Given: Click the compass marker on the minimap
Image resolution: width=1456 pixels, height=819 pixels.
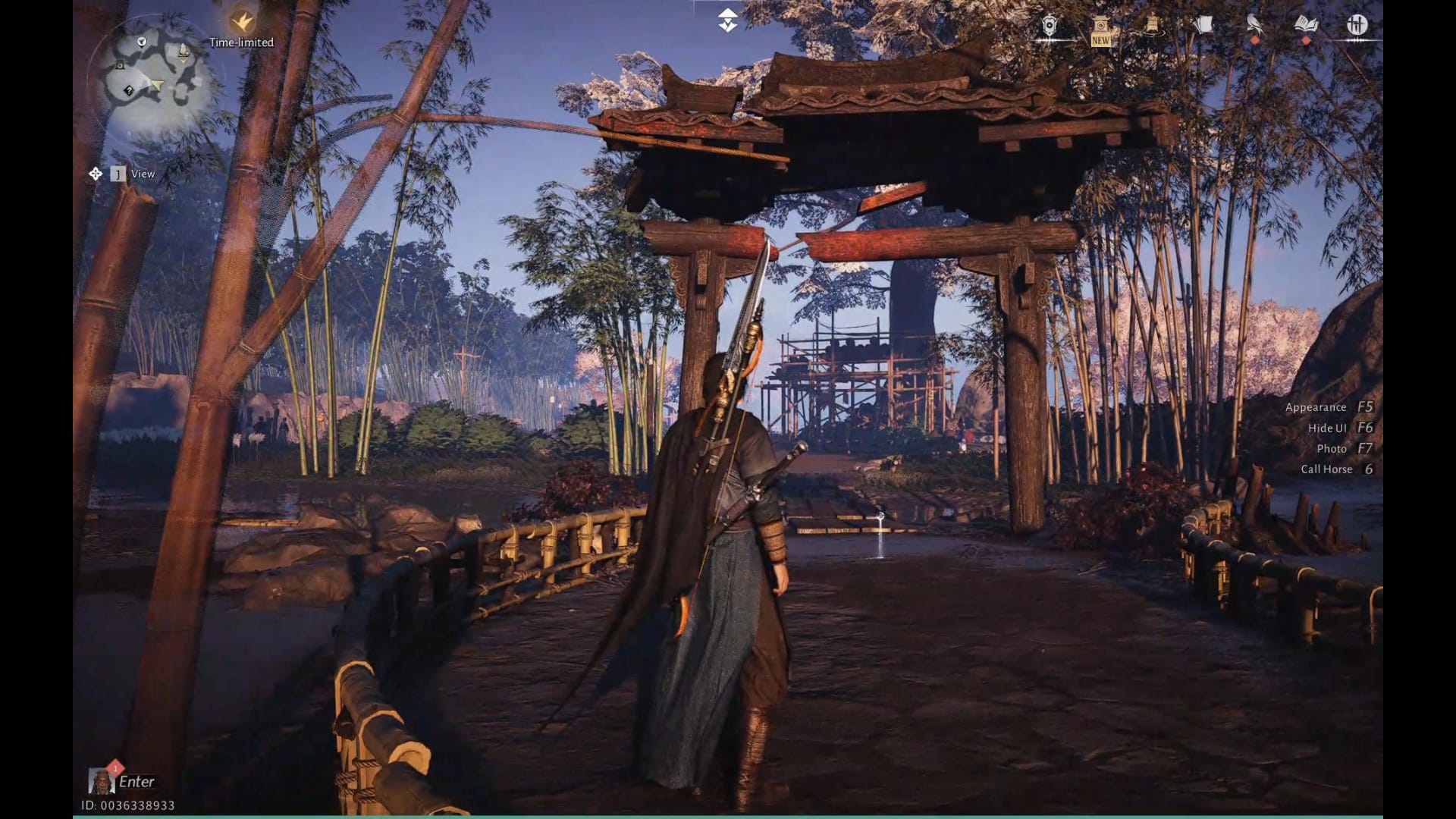Looking at the screenshot, I should pyautogui.click(x=140, y=42).
